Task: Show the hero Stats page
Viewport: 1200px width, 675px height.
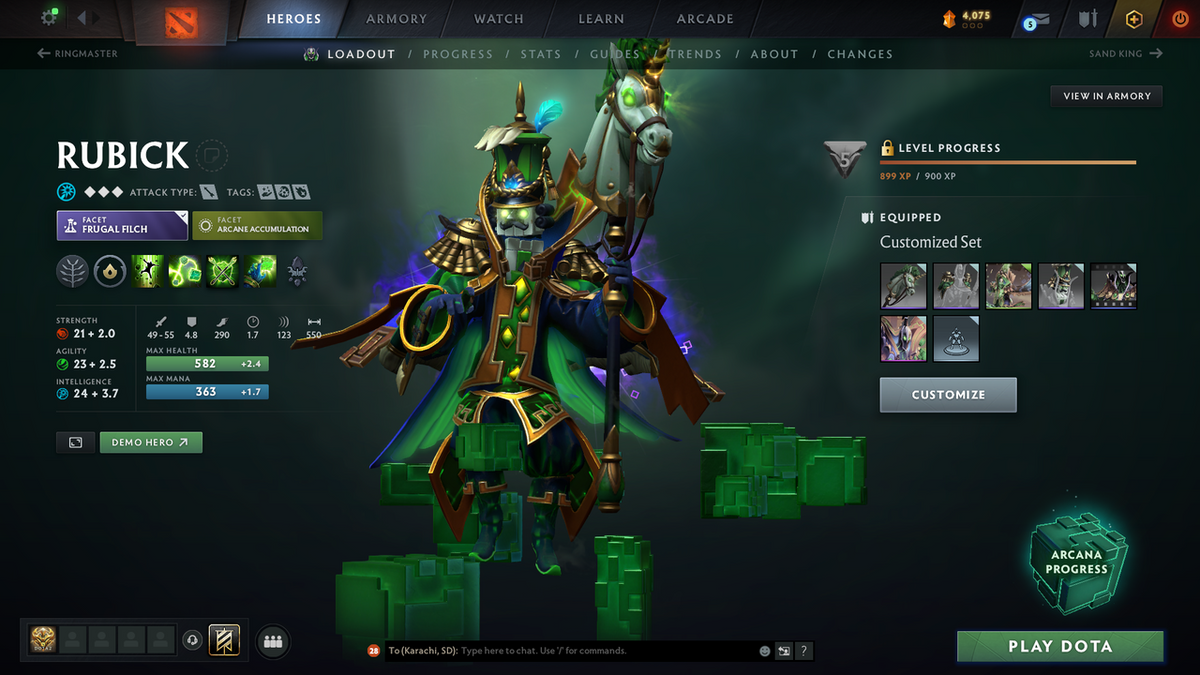Action: (x=540, y=54)
